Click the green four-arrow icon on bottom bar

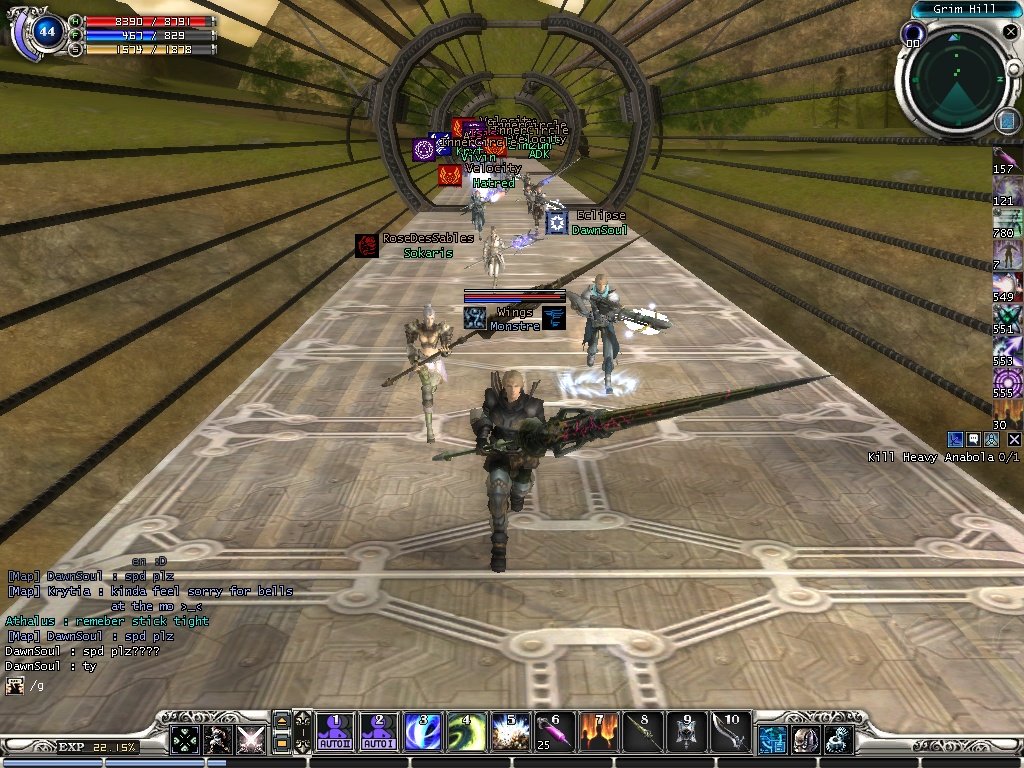point(185,740)
